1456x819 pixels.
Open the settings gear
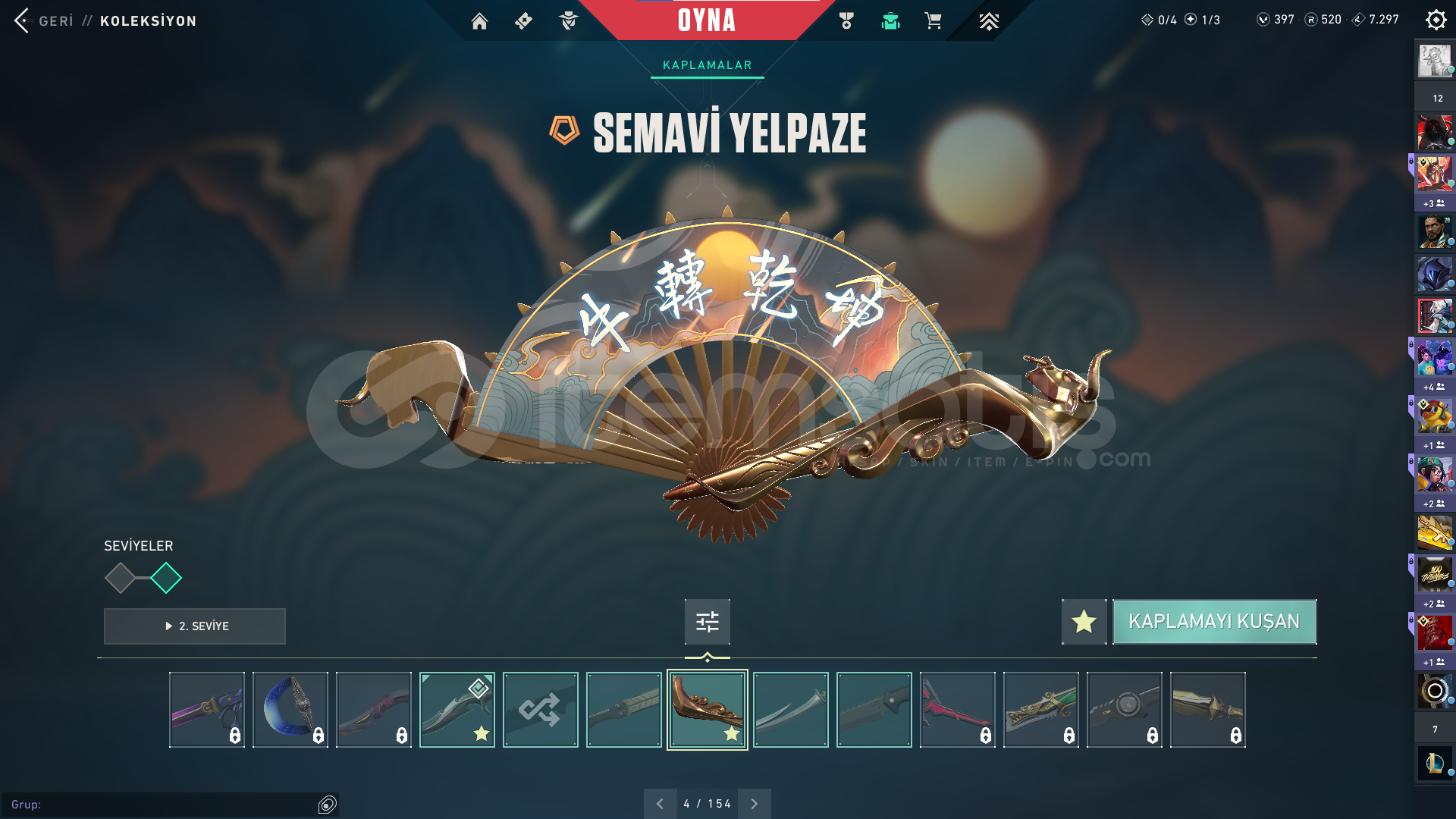[1436, 20]
